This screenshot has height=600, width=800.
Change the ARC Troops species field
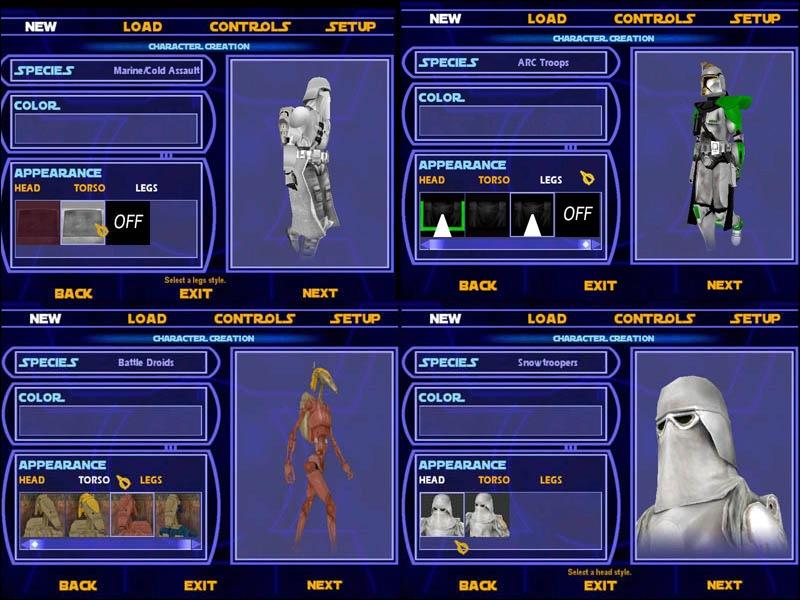pos(510,62)
